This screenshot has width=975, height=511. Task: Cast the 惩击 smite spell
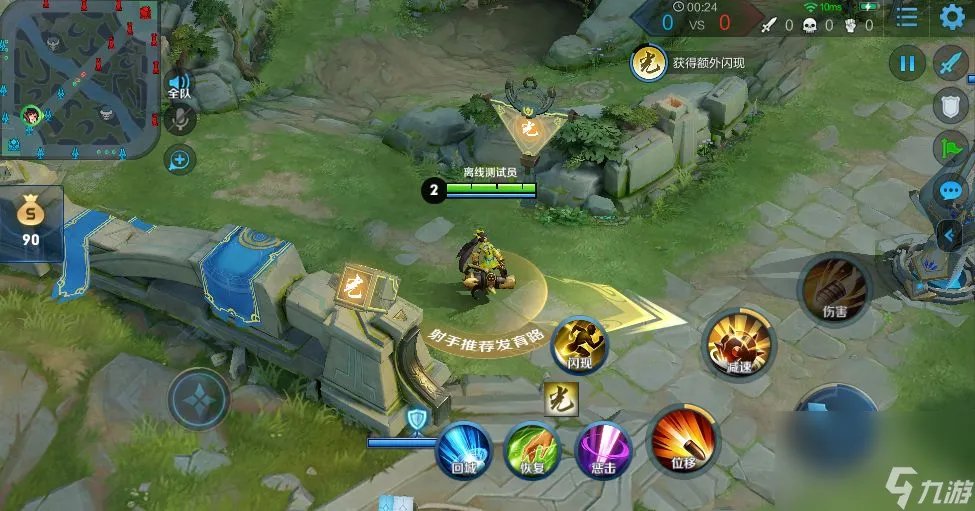tap(603, 450)
